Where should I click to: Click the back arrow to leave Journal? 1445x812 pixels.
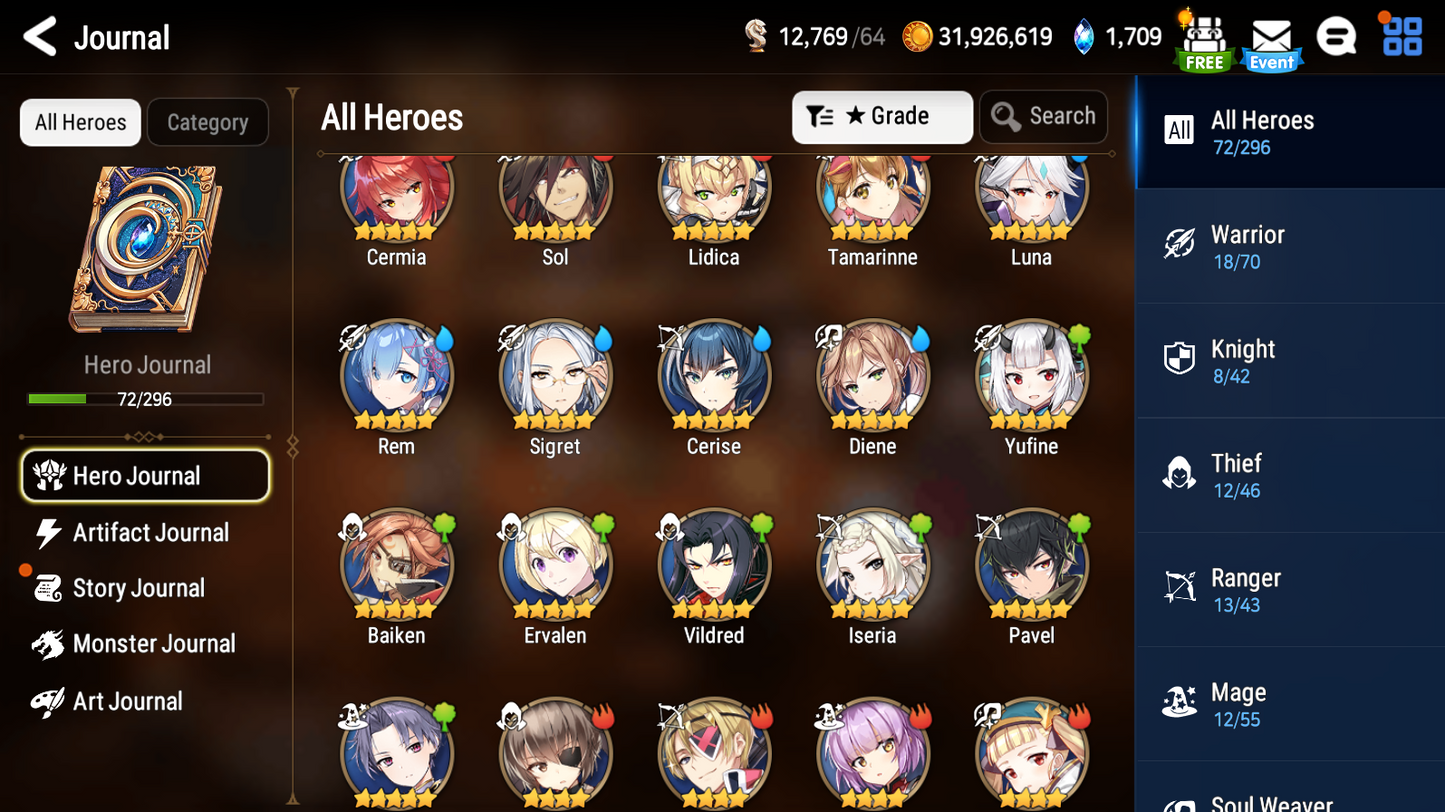[37, 36]
